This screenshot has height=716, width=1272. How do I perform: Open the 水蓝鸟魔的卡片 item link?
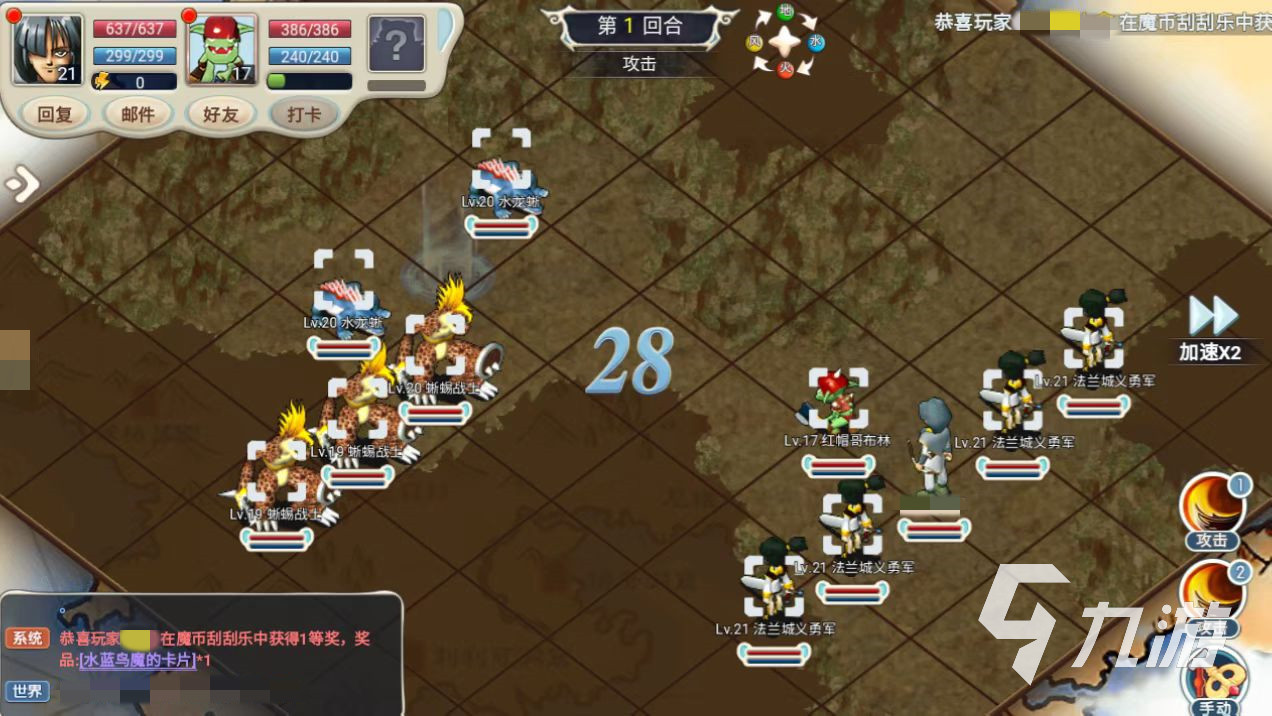tap(138, 661)
